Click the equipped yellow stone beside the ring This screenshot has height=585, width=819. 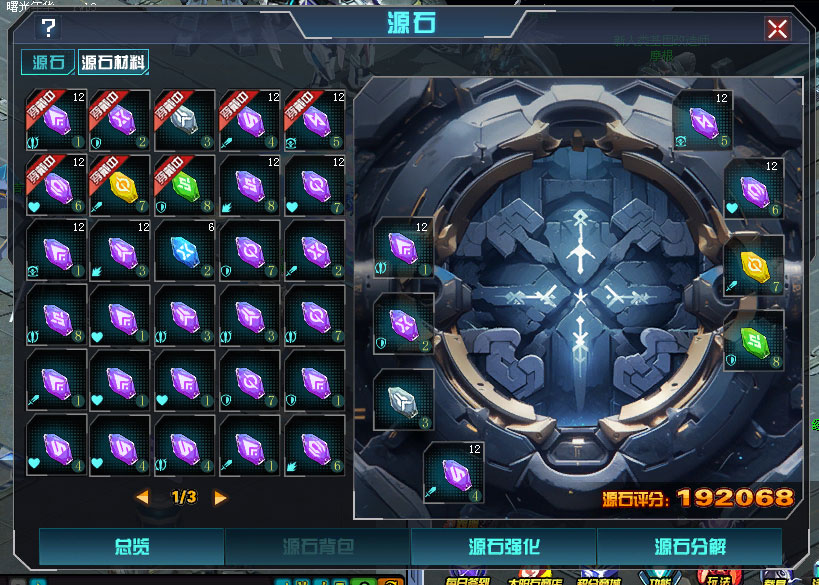coord(754,264)
